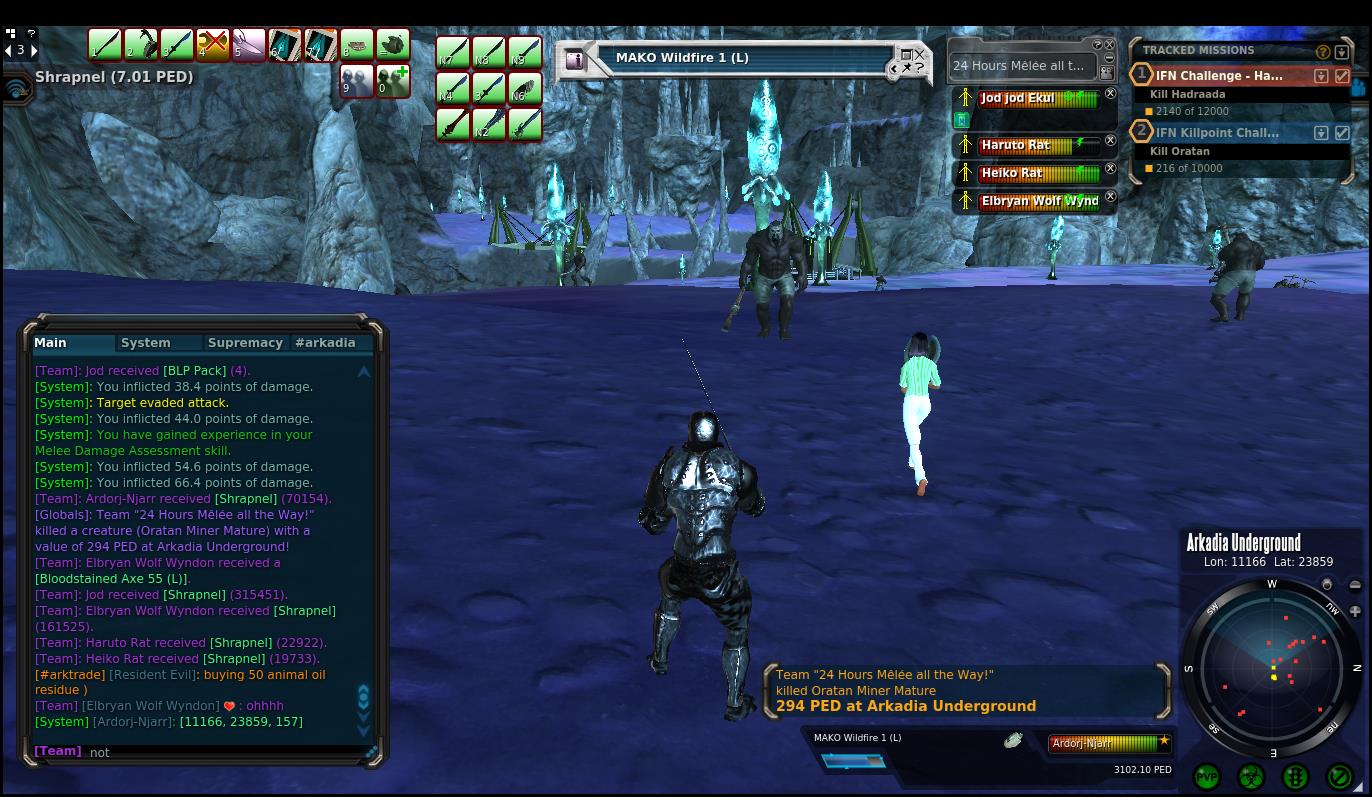Open the Supremacy chat tab
The height and width of the screenshot is (797, 1372).
coord(245,343)
